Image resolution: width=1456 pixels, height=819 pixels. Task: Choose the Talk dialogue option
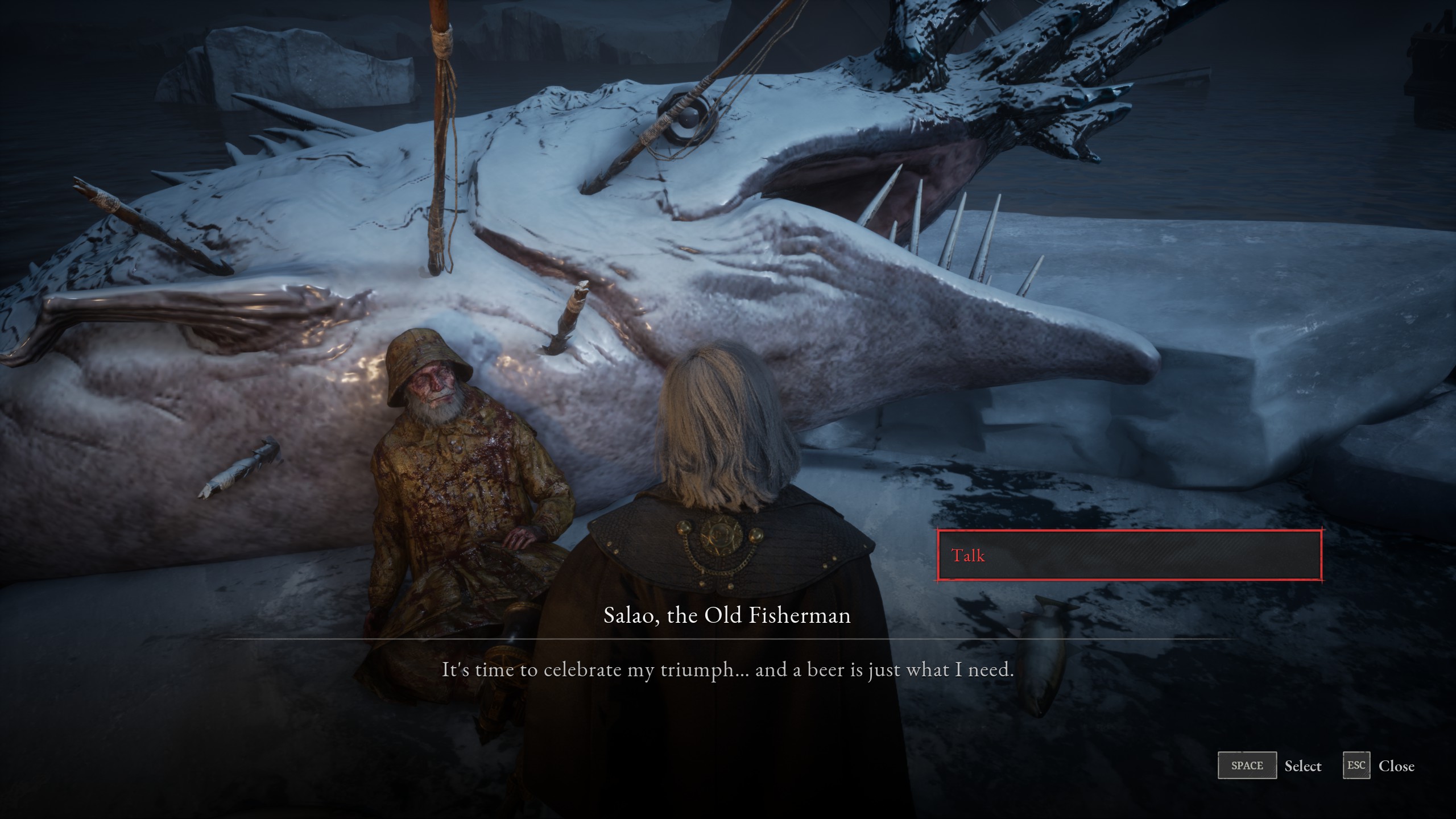coord(1129,555)
